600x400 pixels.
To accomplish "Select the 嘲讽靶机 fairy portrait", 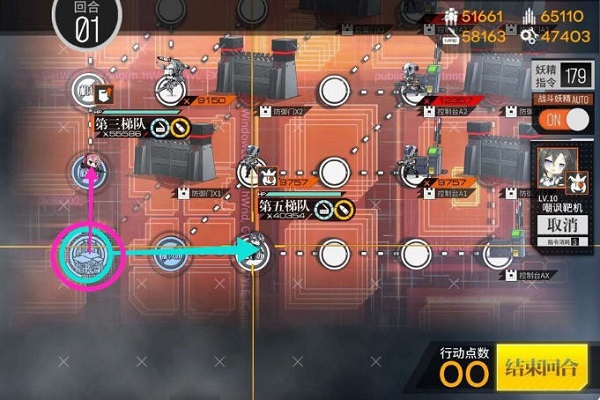I will (x=551, y=166).
